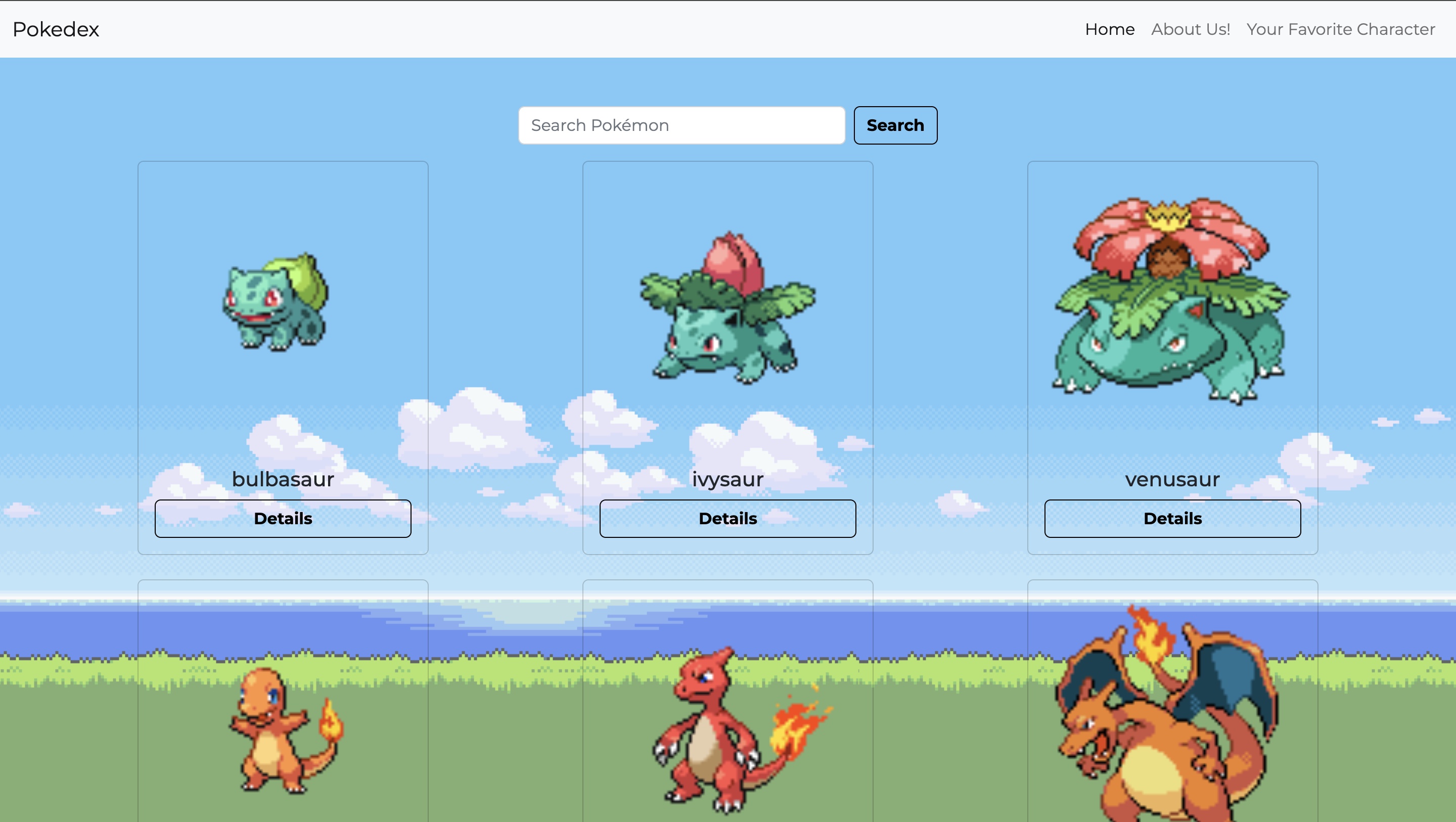This screenshot has width=1456, height=822.
Task: Open Details for venusaur
Action: (x=1173, y=518)
